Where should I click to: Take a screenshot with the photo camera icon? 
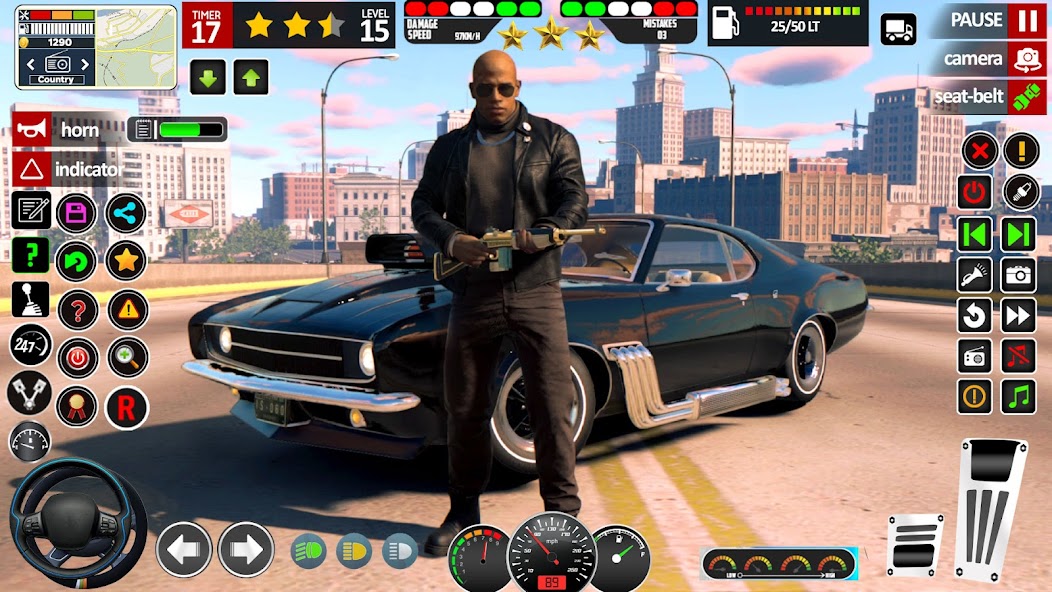tap(1019, 274)
